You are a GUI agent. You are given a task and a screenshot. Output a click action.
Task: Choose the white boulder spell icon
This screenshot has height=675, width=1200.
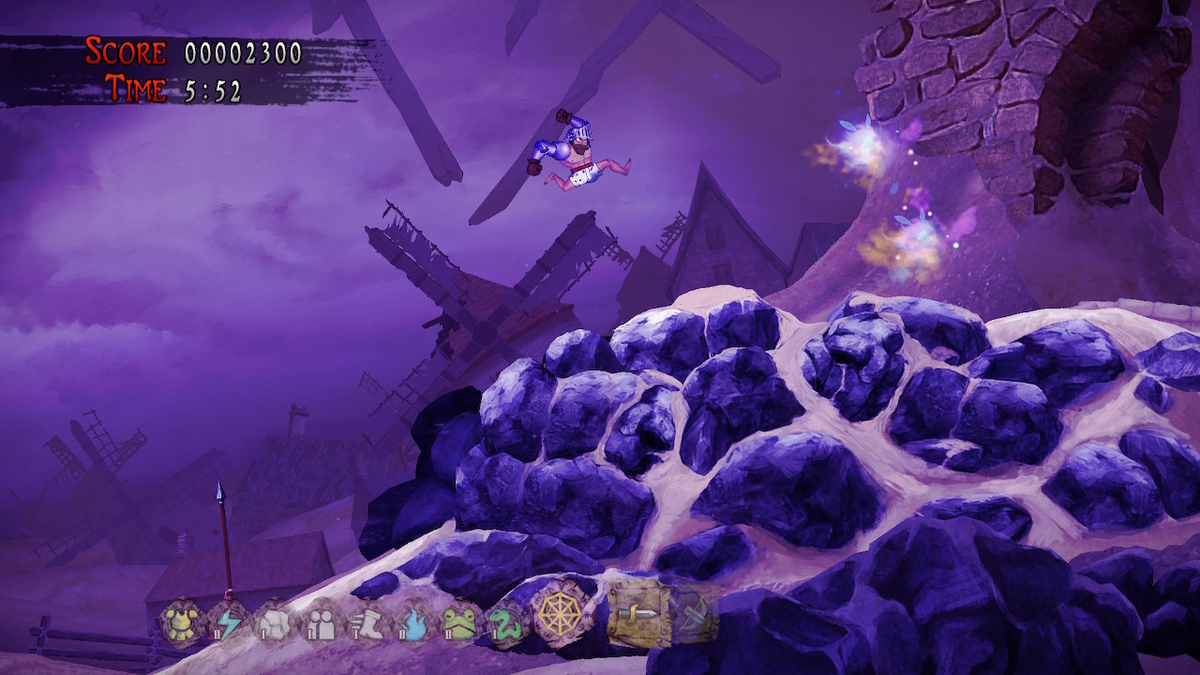point(274,622)
